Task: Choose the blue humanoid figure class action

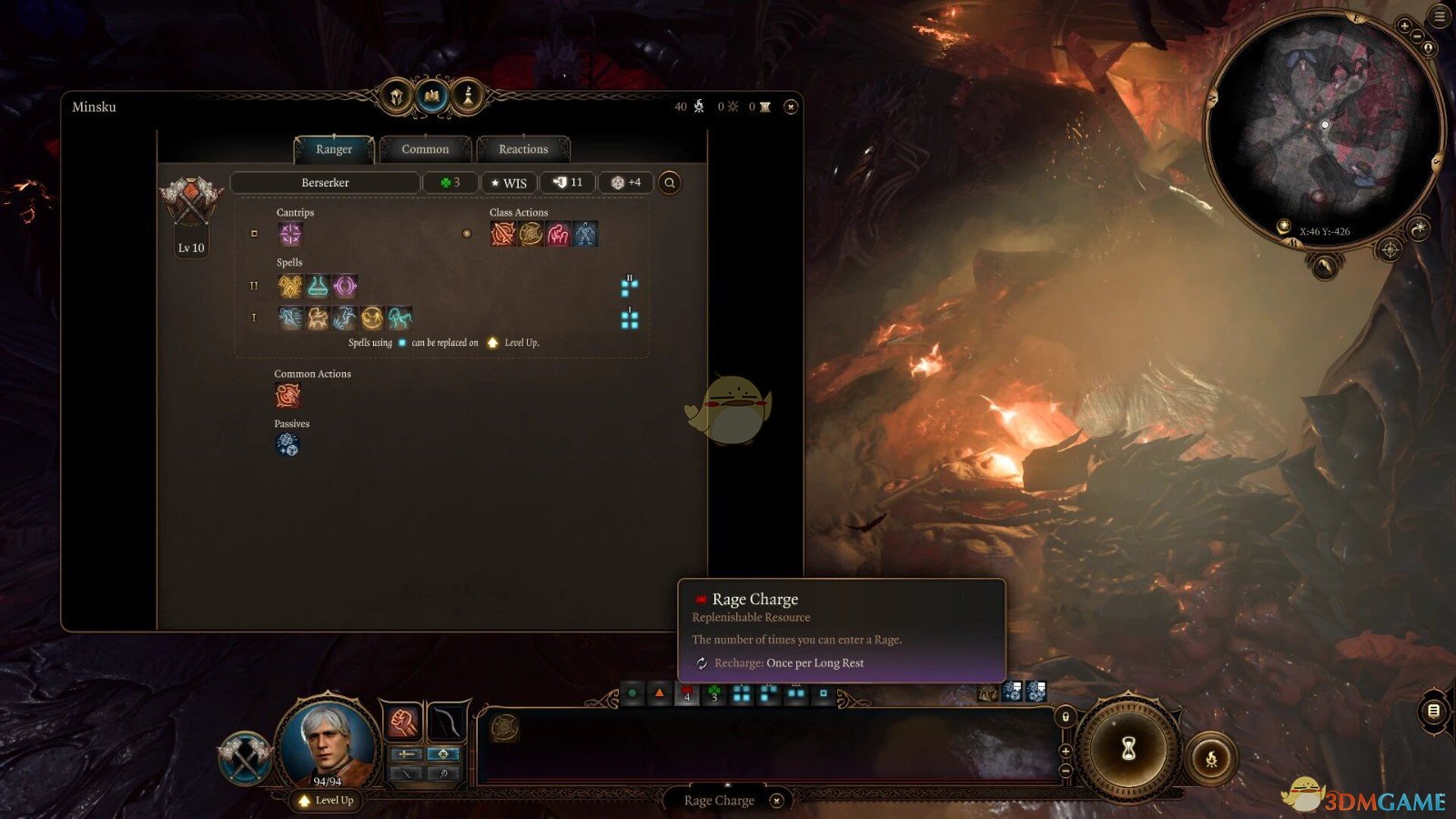Action: pos(585,235)
